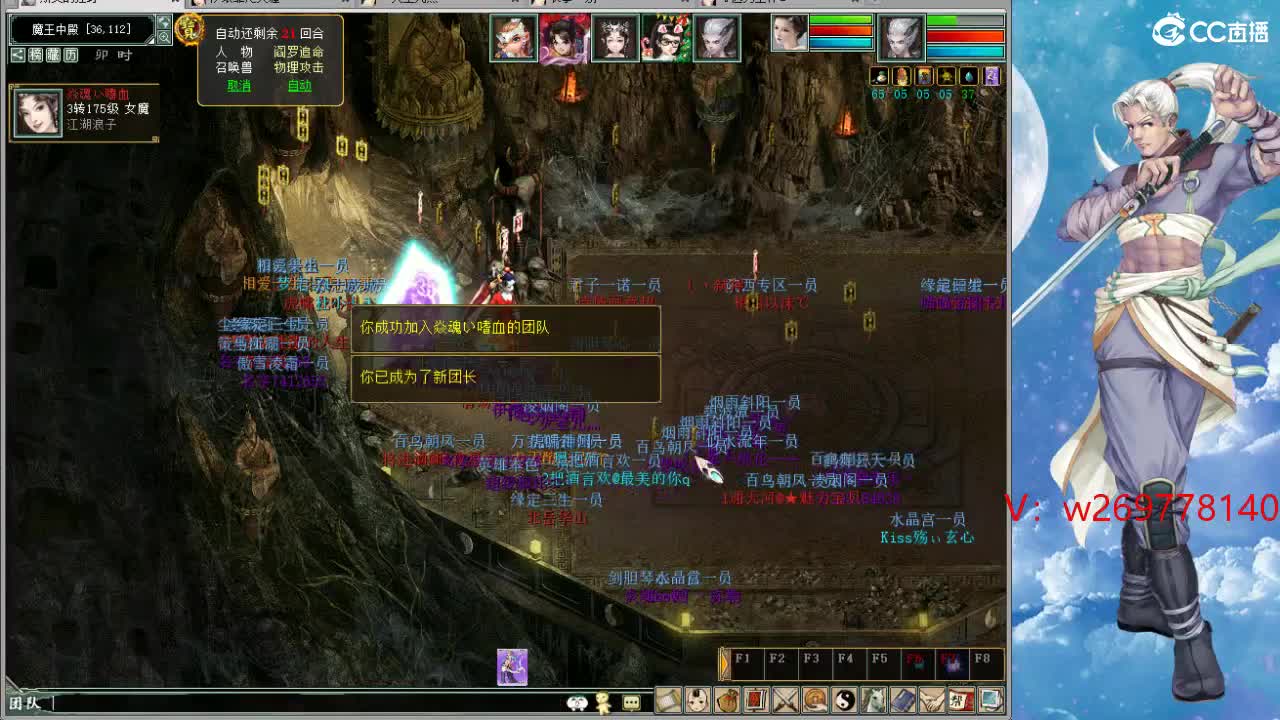Select the F1 shortcut tab
The height and width of the screenshot is (720, 1280).
pyautogui.click(x=743, y=660)
